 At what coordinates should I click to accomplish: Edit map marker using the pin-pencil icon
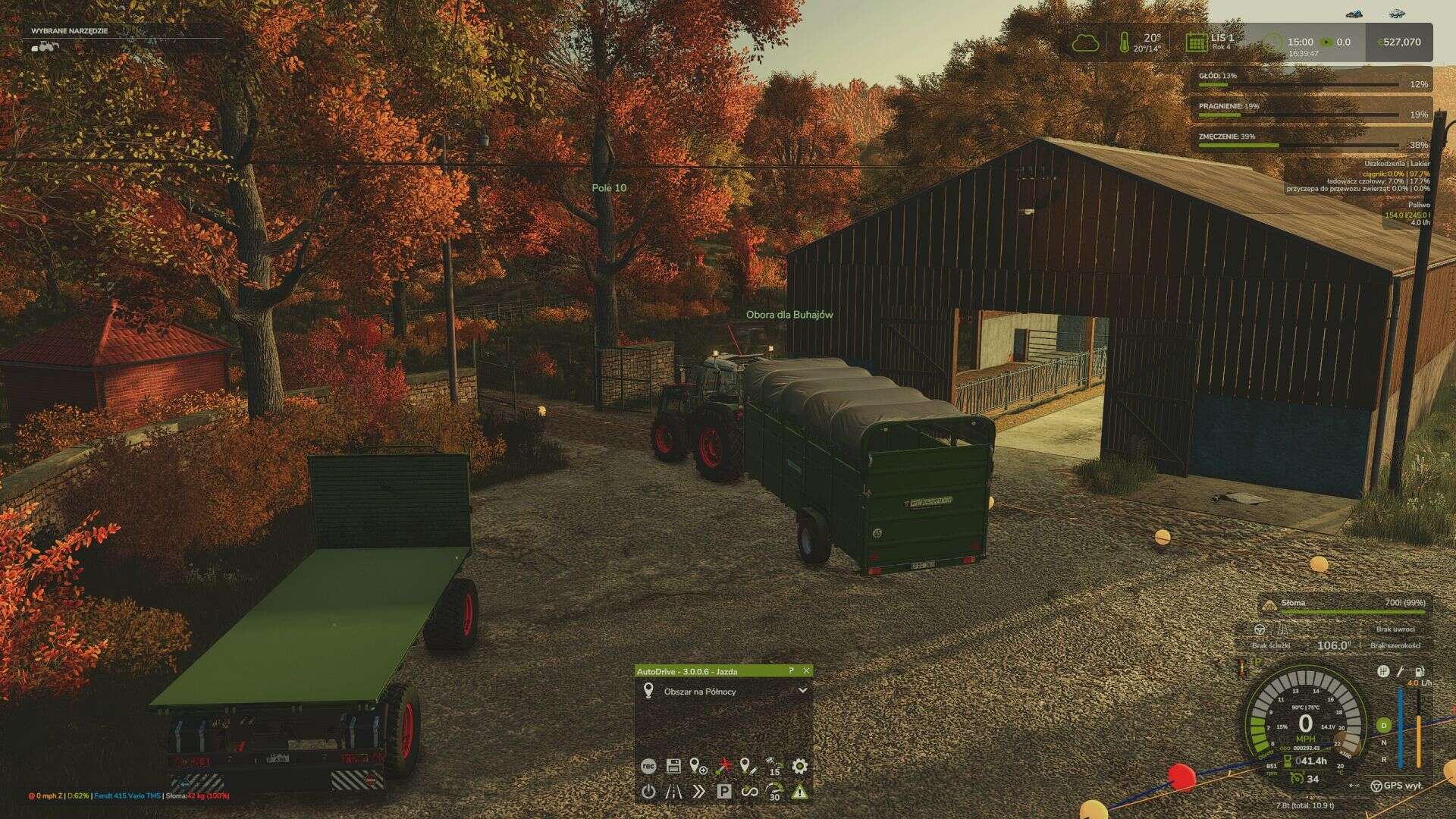[x=748, y=767]
